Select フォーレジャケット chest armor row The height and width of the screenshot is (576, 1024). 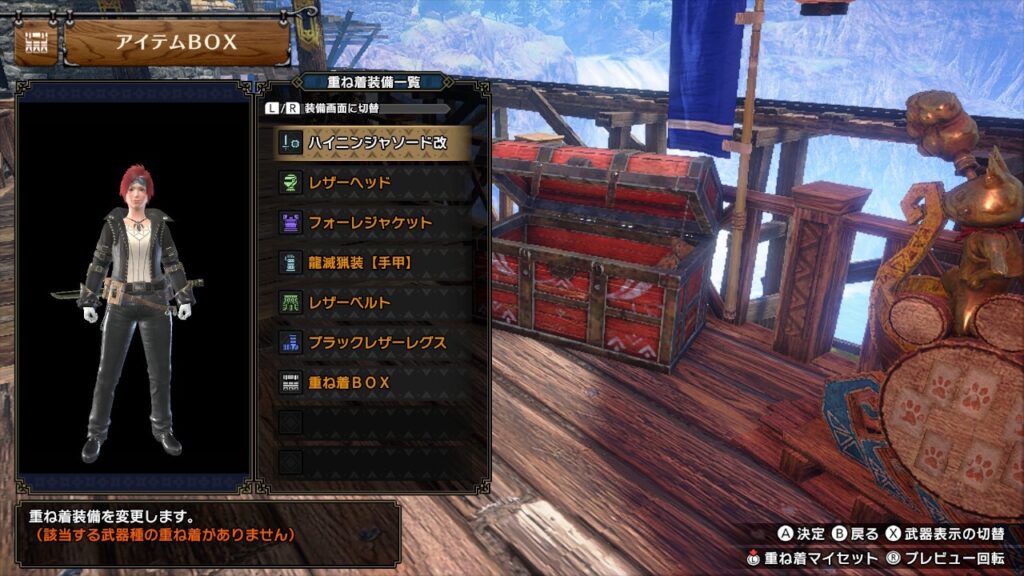[373, 222]
